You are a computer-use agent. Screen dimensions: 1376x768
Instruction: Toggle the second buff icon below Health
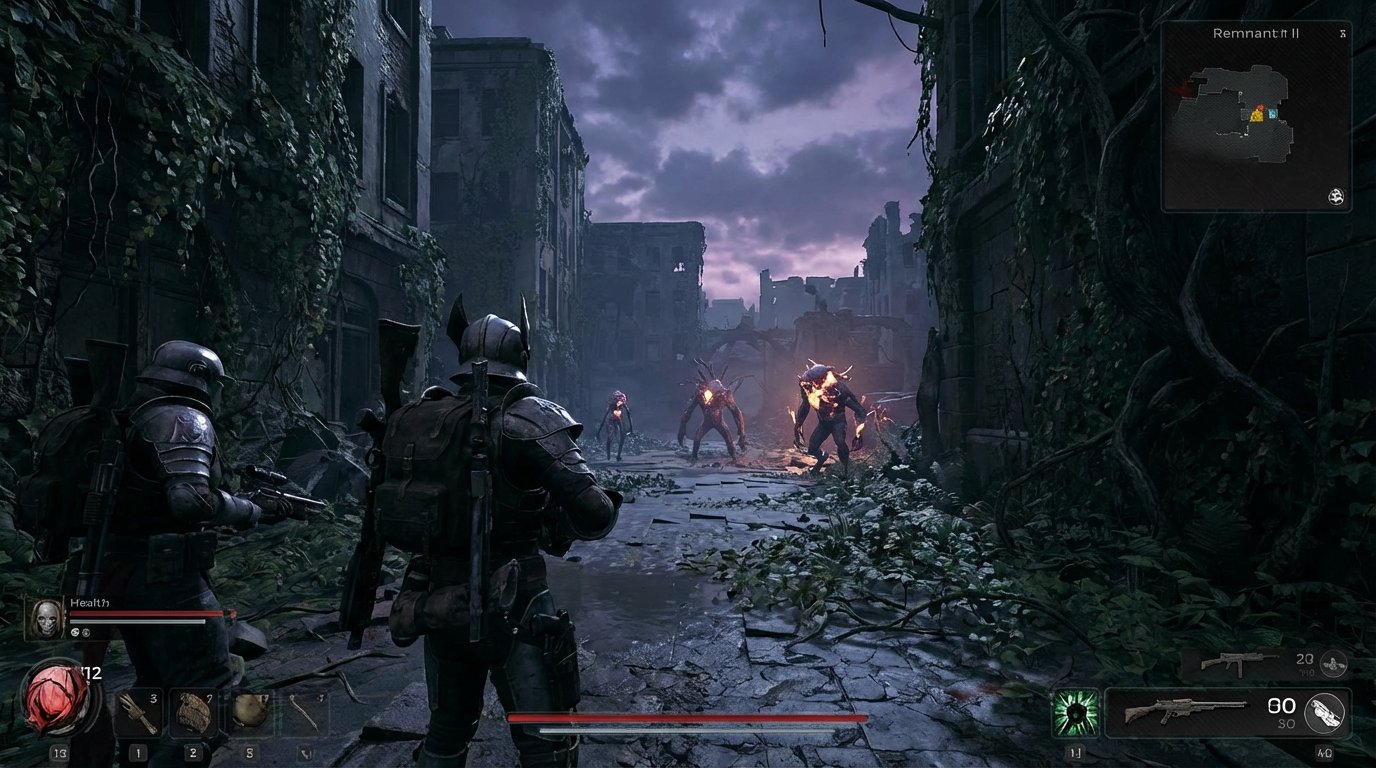85,632
